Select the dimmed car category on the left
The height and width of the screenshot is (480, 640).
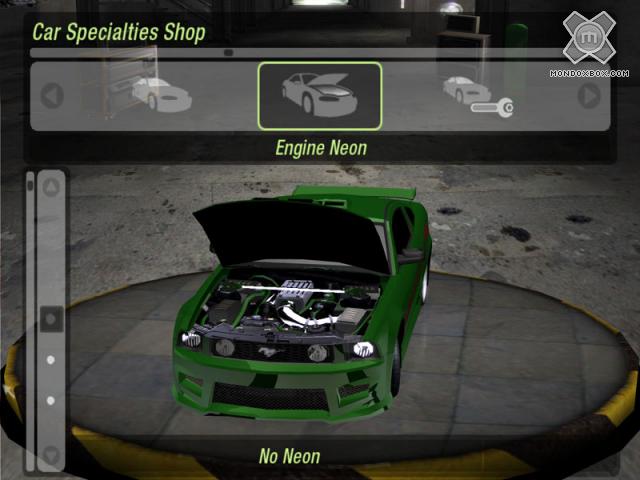[160, 94]
